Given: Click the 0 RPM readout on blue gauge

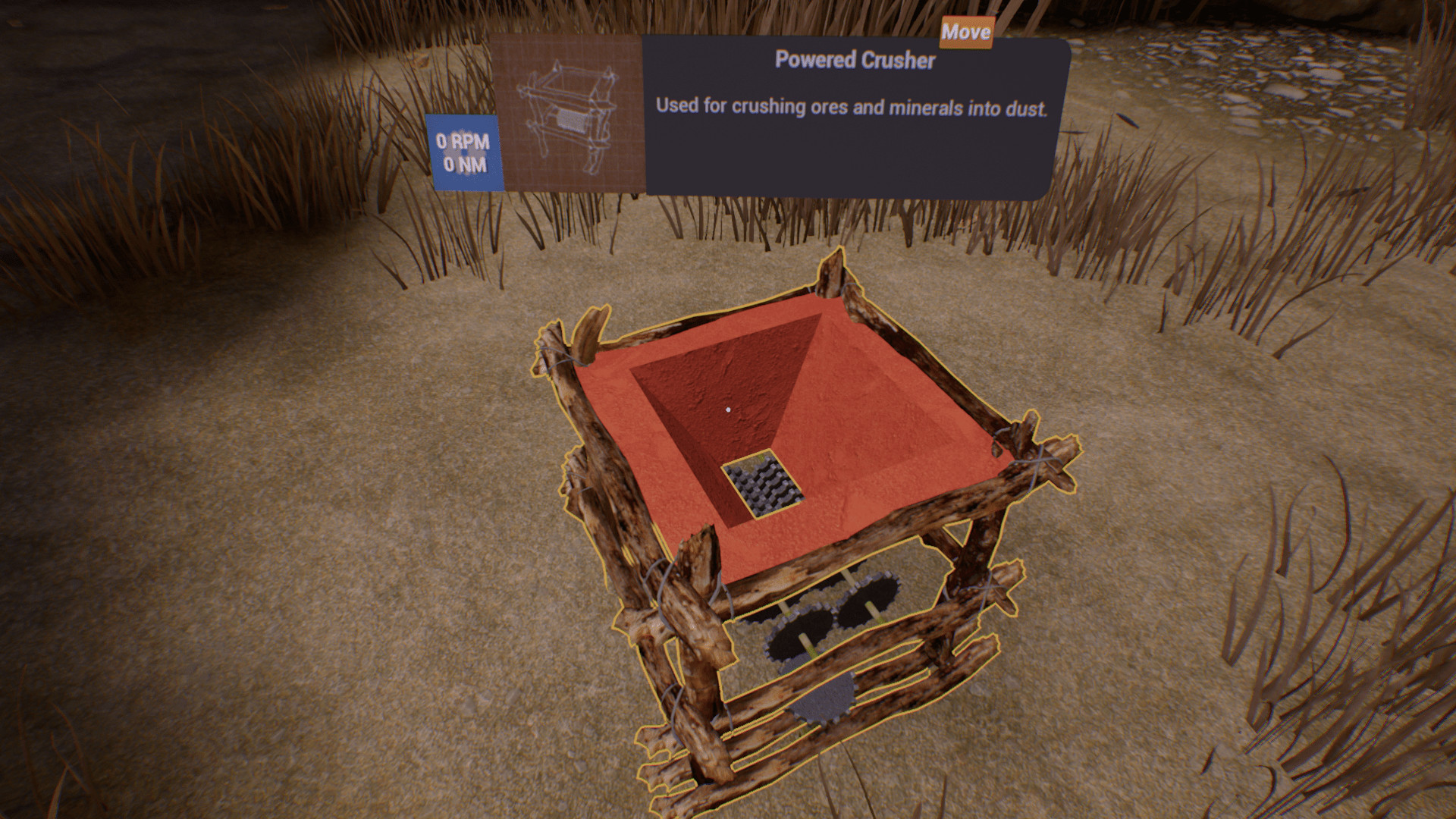Looking at the screenshot, I should [x=462, y=140].
